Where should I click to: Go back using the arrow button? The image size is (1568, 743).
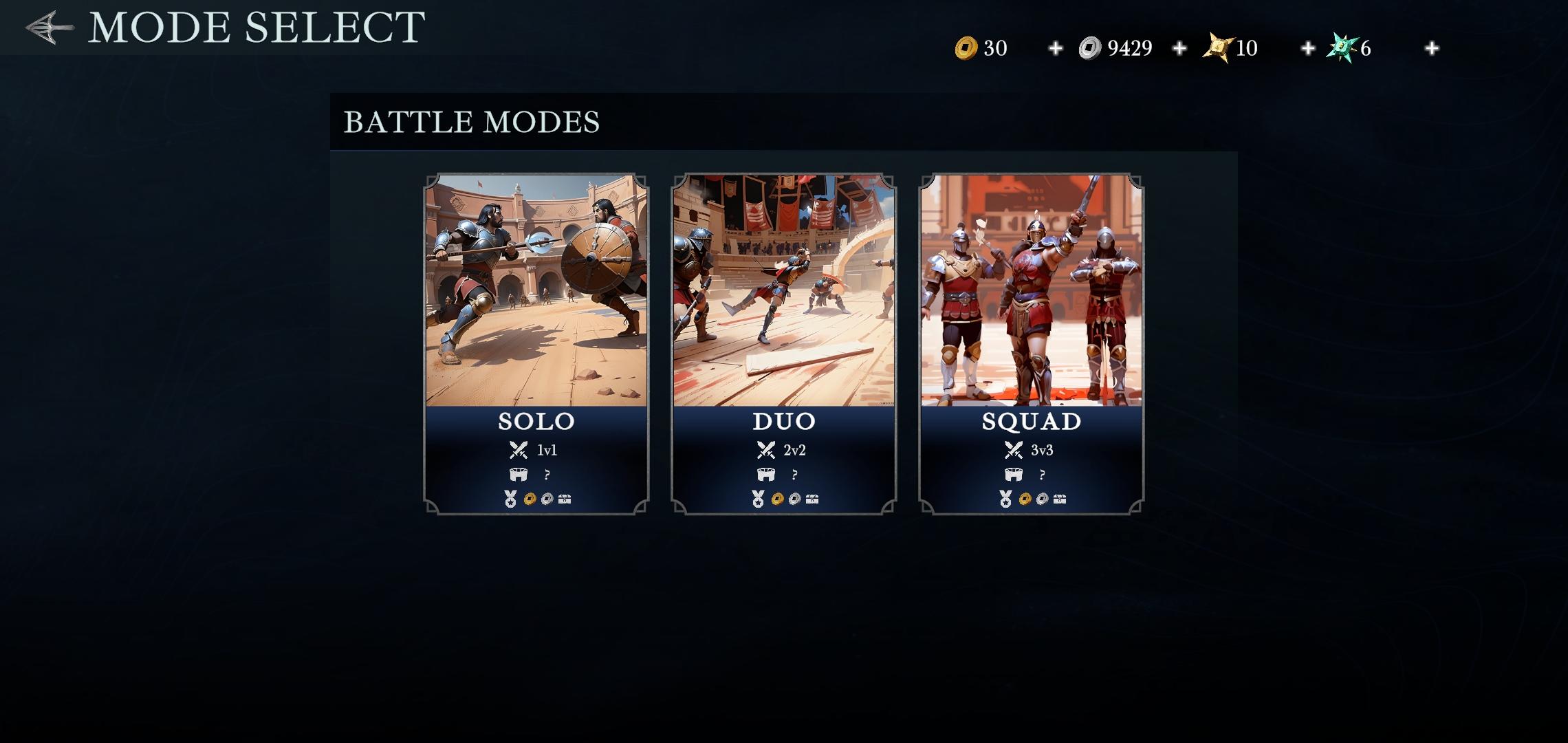coord(50,28)
